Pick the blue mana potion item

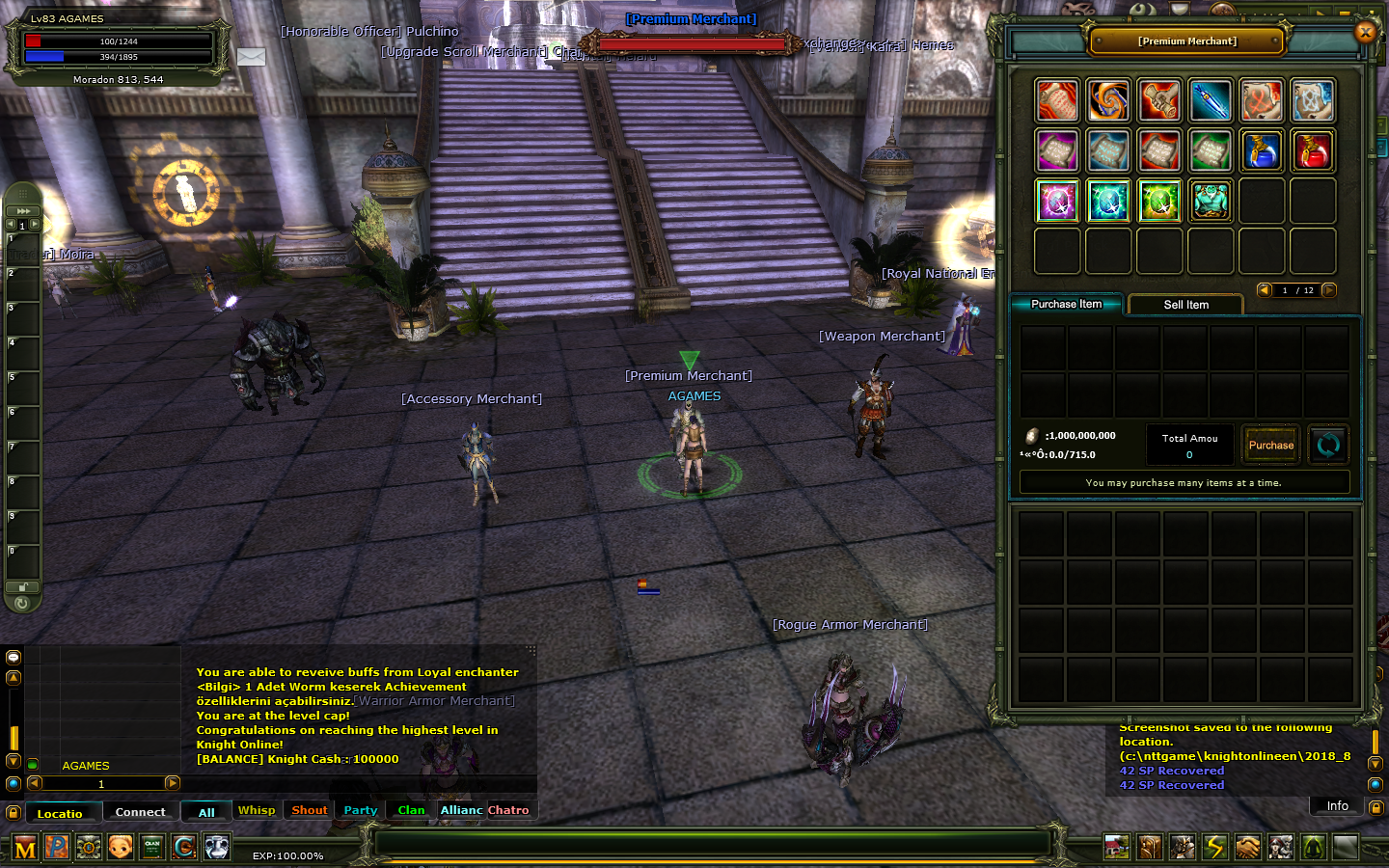[1262, 150]
